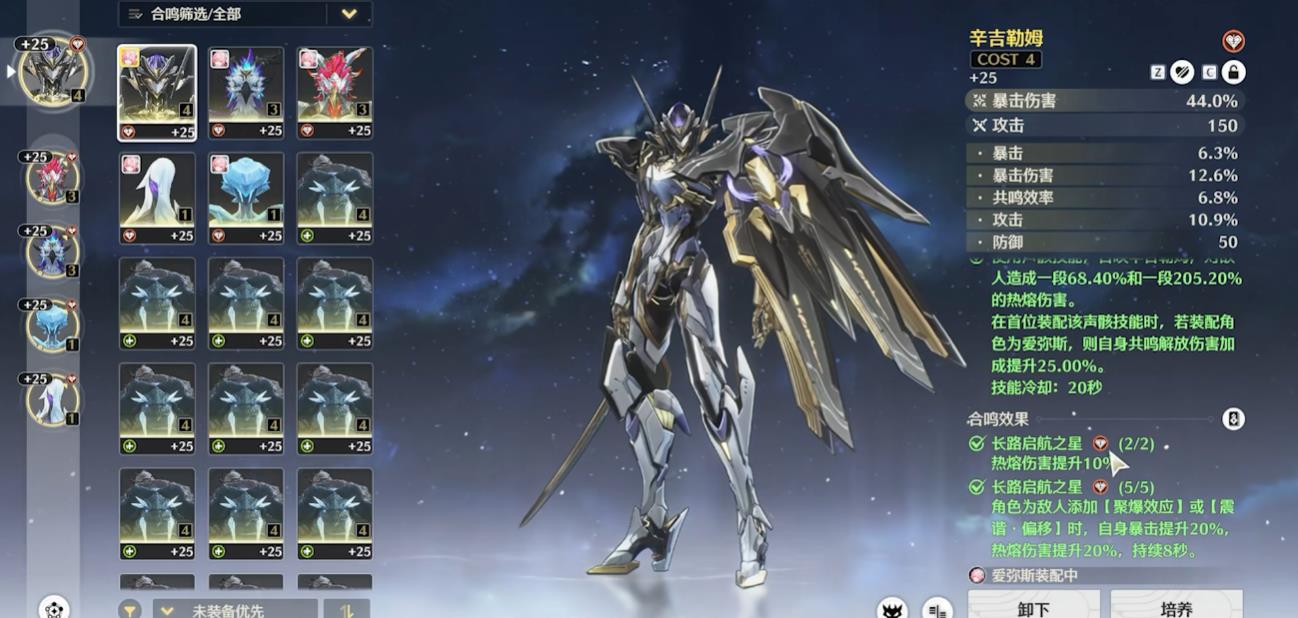Click the 卸下 unequip button
The image size is (1298, 618).
pyautogui.click(x=1033, y=606)
